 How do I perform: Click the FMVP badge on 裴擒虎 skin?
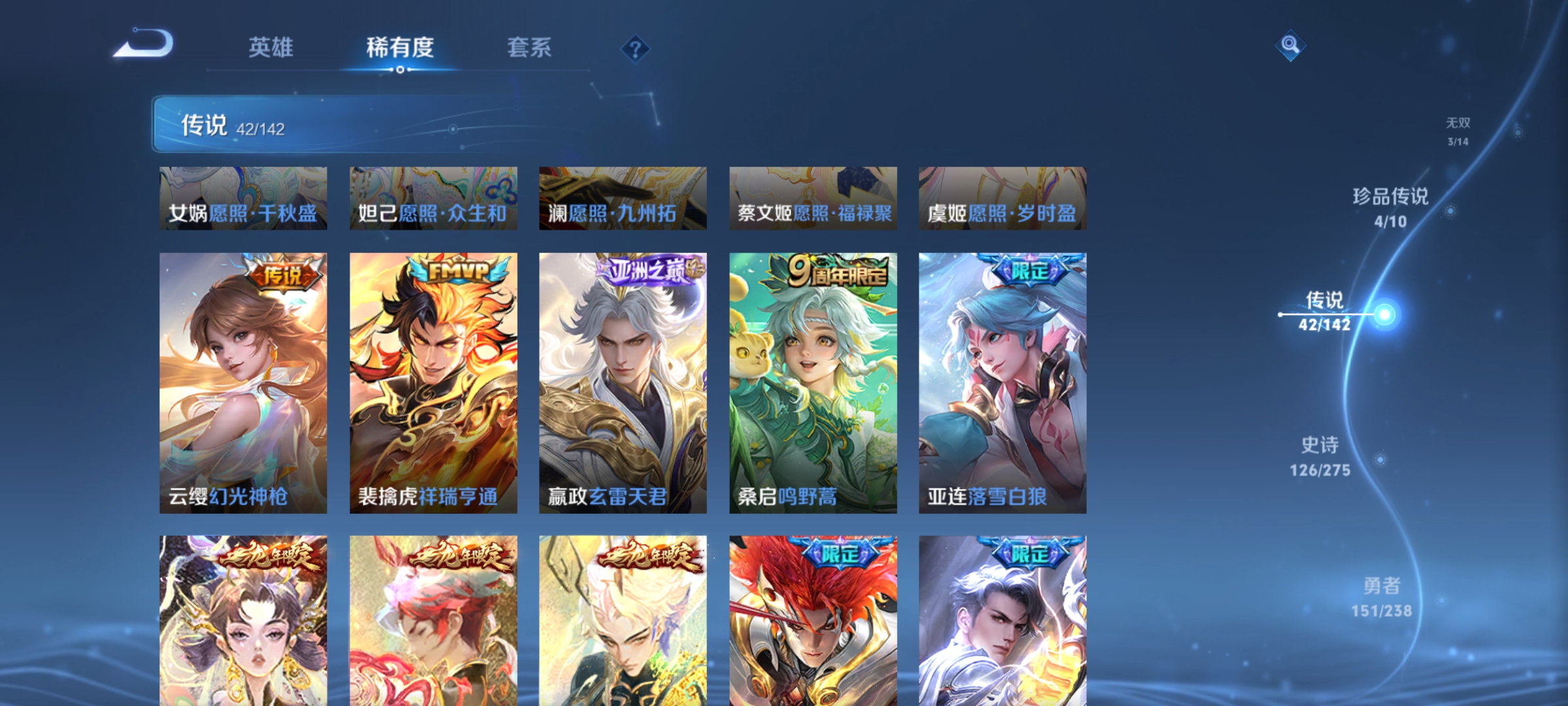(x=457, y=270)
